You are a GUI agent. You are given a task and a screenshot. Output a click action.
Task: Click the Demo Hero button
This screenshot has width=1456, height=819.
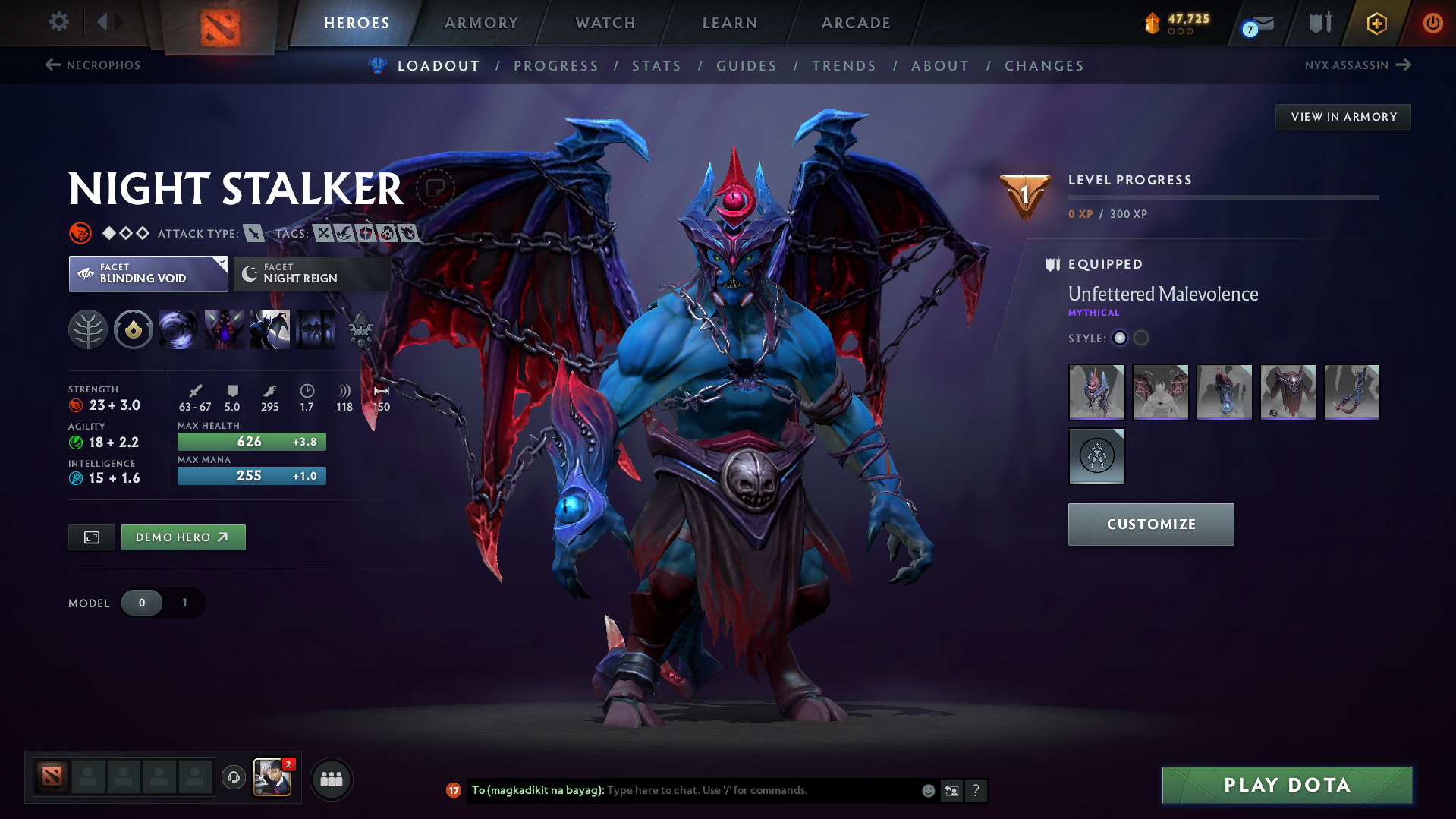[183, 537]
